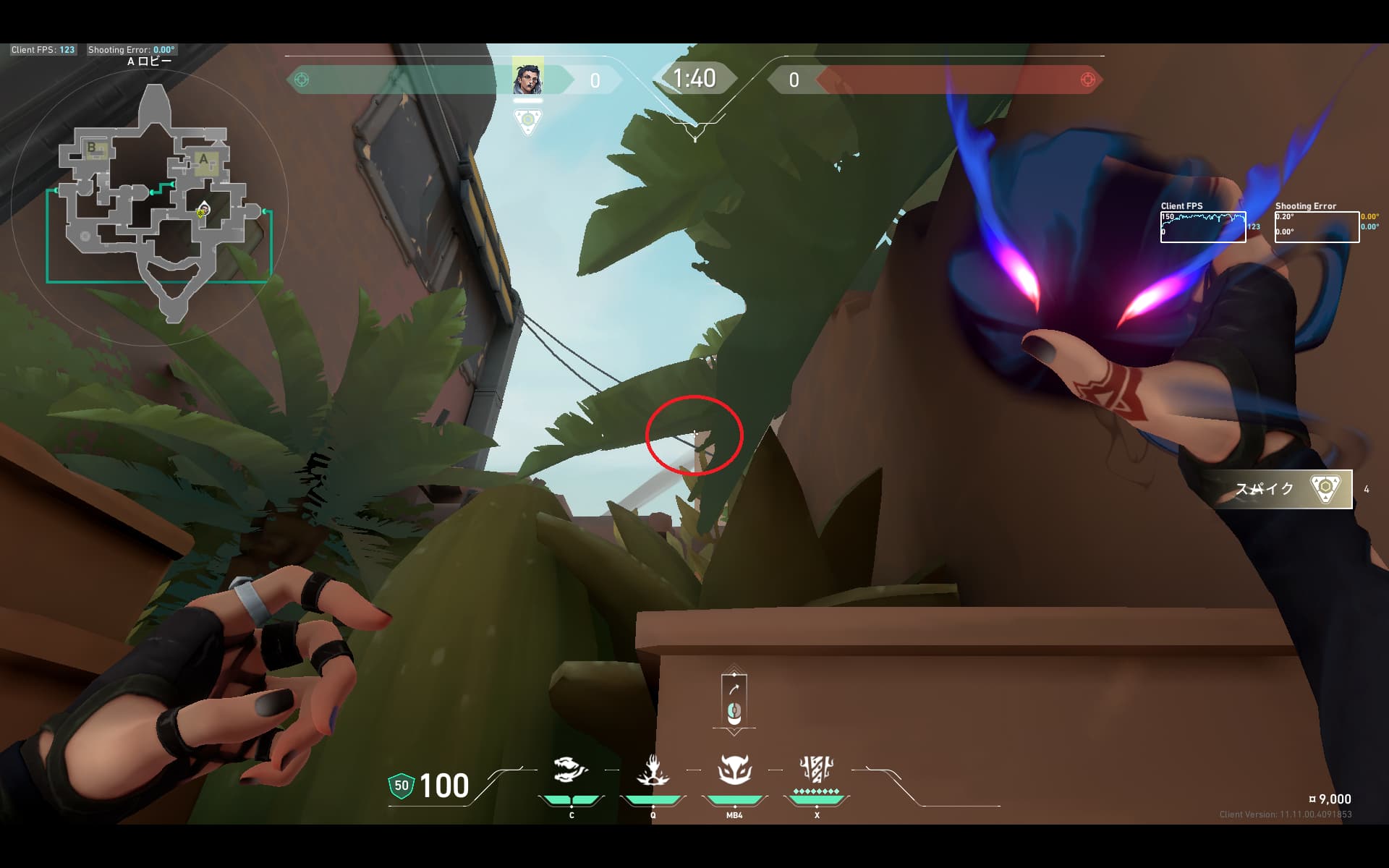Click the Shooting Error graph
This screenshot has height=868, width=1389.
click(1317, 226)
